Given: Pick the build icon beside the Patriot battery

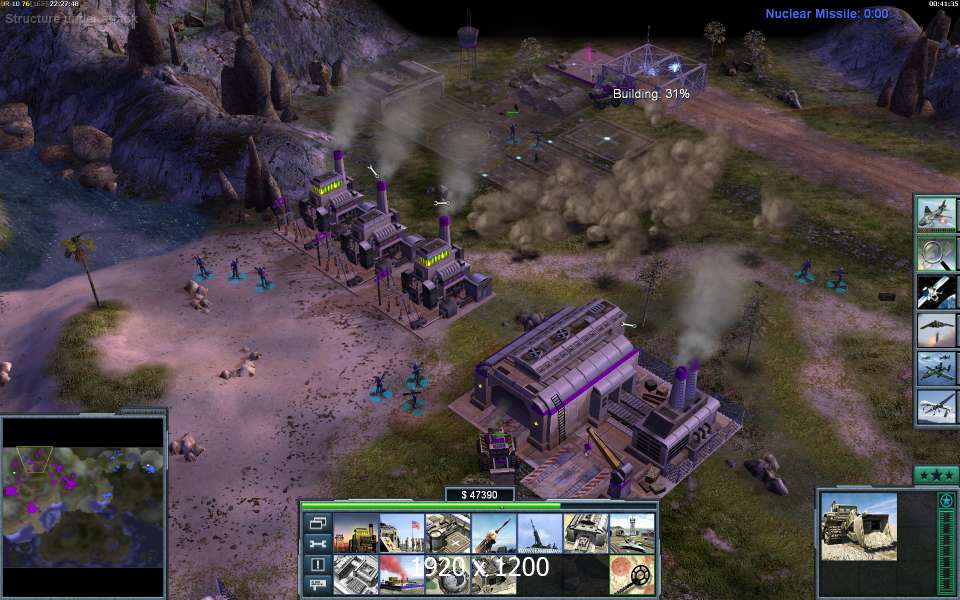Looking at the screenshot, I should [x=539, y=533].
